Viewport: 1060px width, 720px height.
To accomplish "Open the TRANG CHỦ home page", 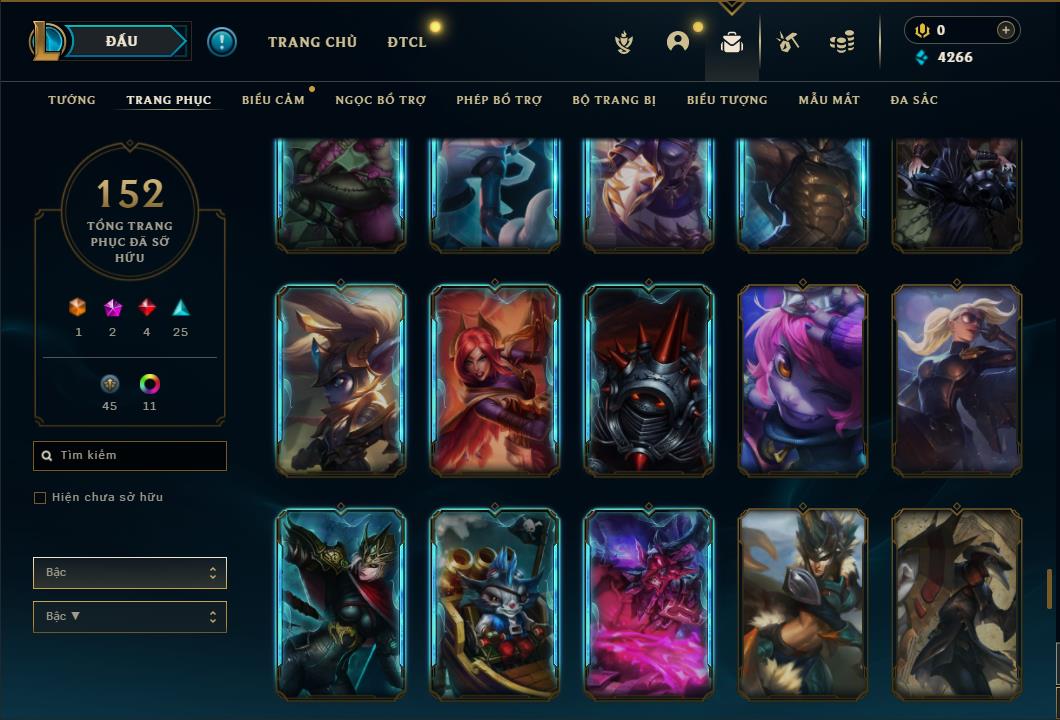I will tap(312, 42).
